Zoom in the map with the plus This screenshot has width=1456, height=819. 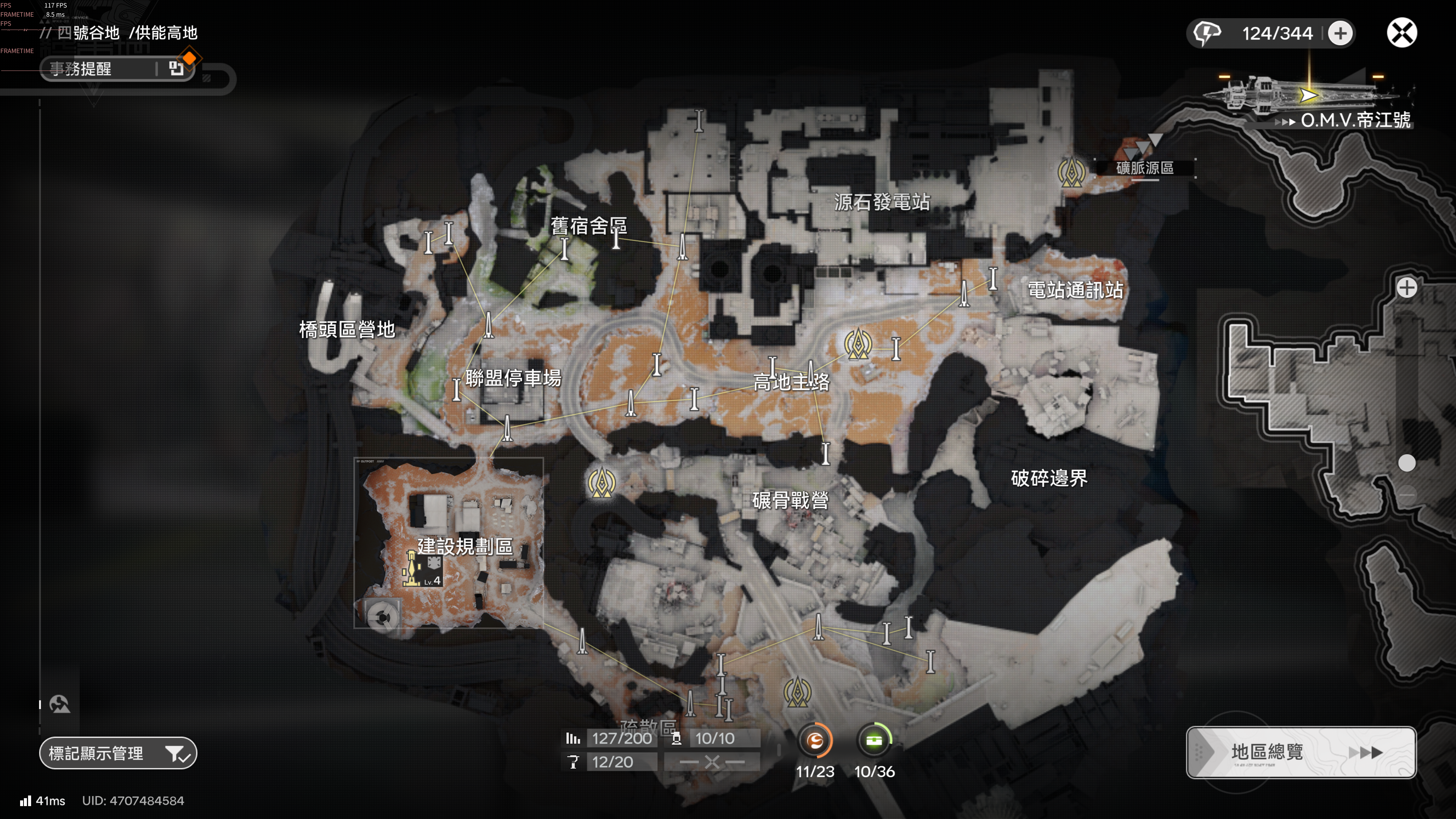click(1406, 288)
